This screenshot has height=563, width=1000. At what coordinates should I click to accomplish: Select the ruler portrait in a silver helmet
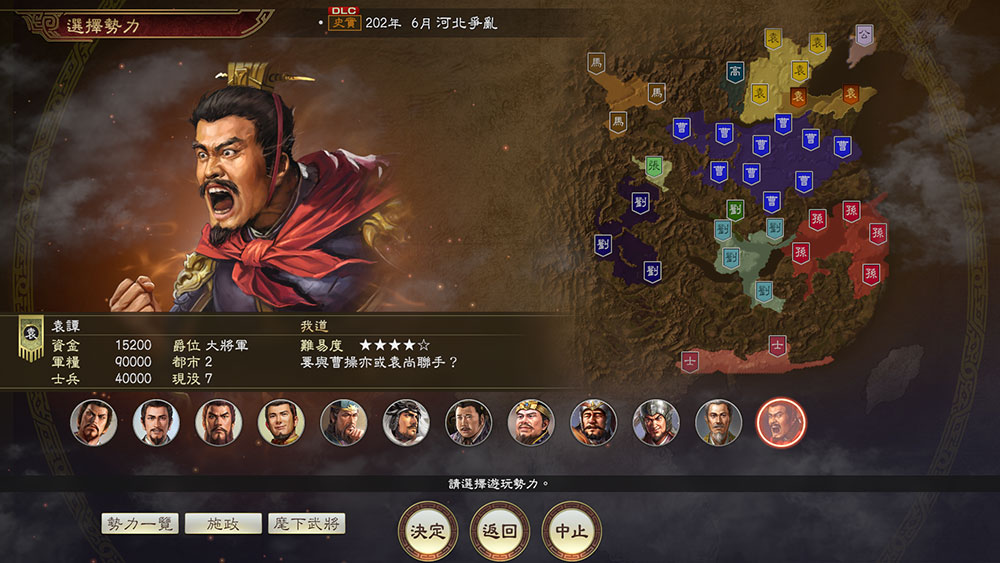(x=656, y=422)
